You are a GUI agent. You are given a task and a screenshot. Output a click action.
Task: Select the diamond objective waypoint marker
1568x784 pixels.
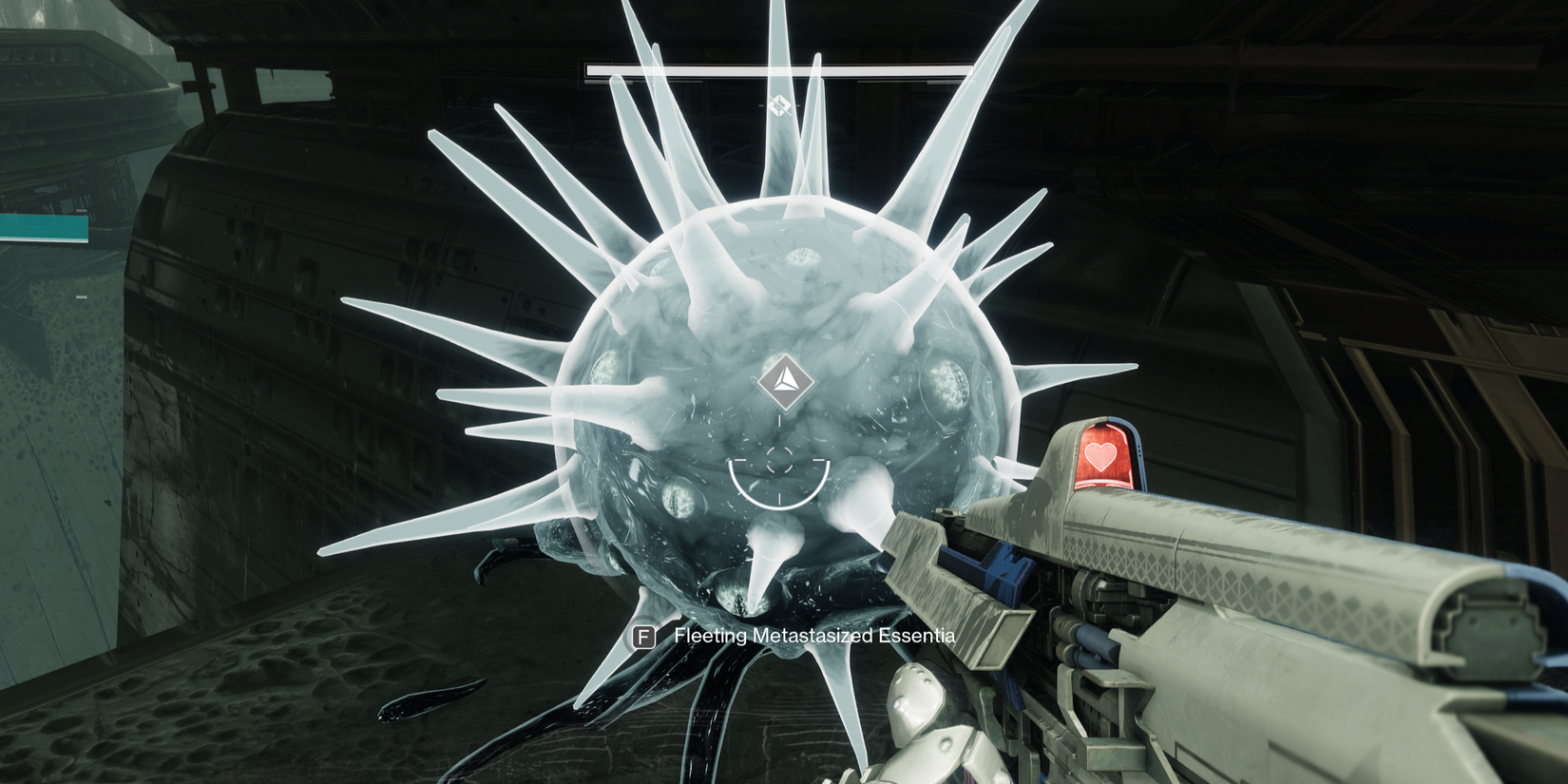pos(785,382)
